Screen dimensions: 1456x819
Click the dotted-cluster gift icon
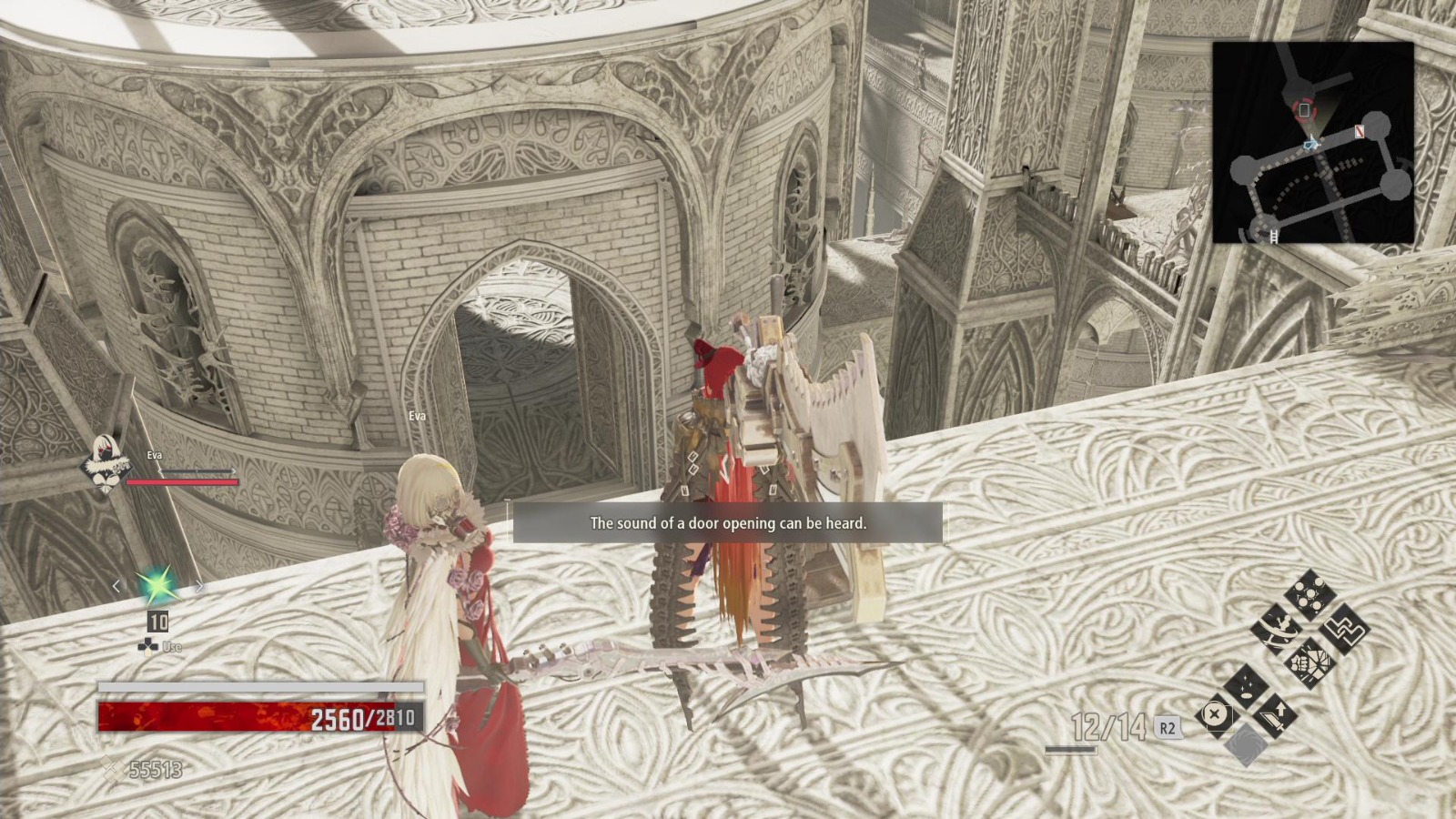tap(1309, 592)
